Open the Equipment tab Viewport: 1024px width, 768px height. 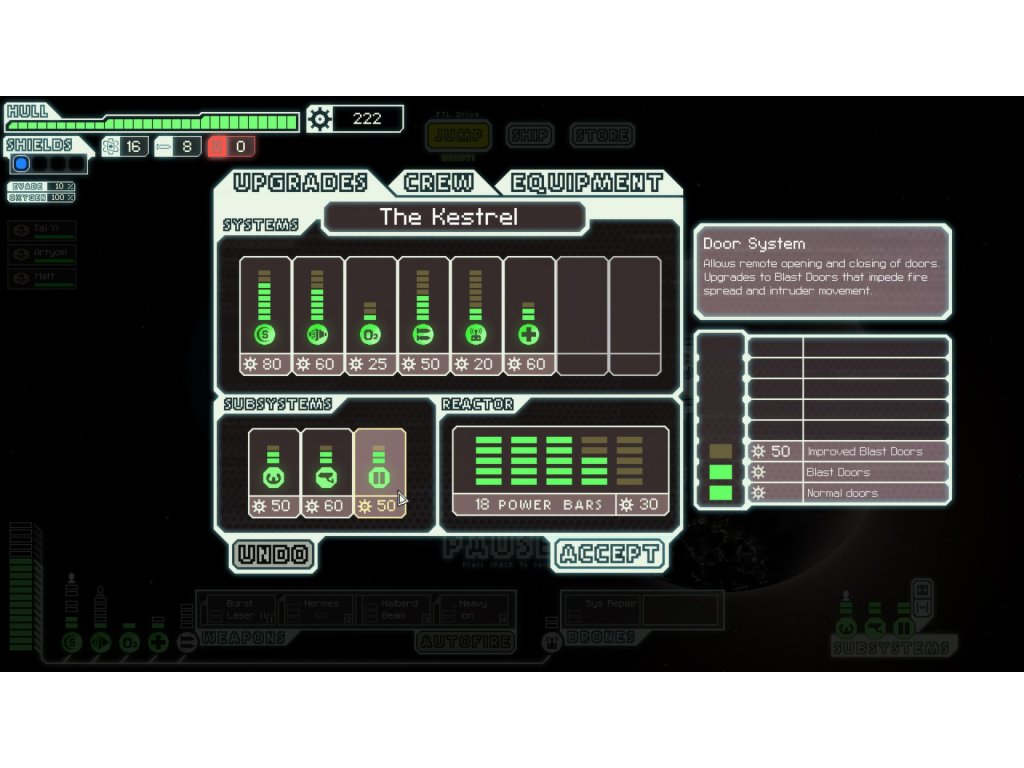[x=587, y=182]
